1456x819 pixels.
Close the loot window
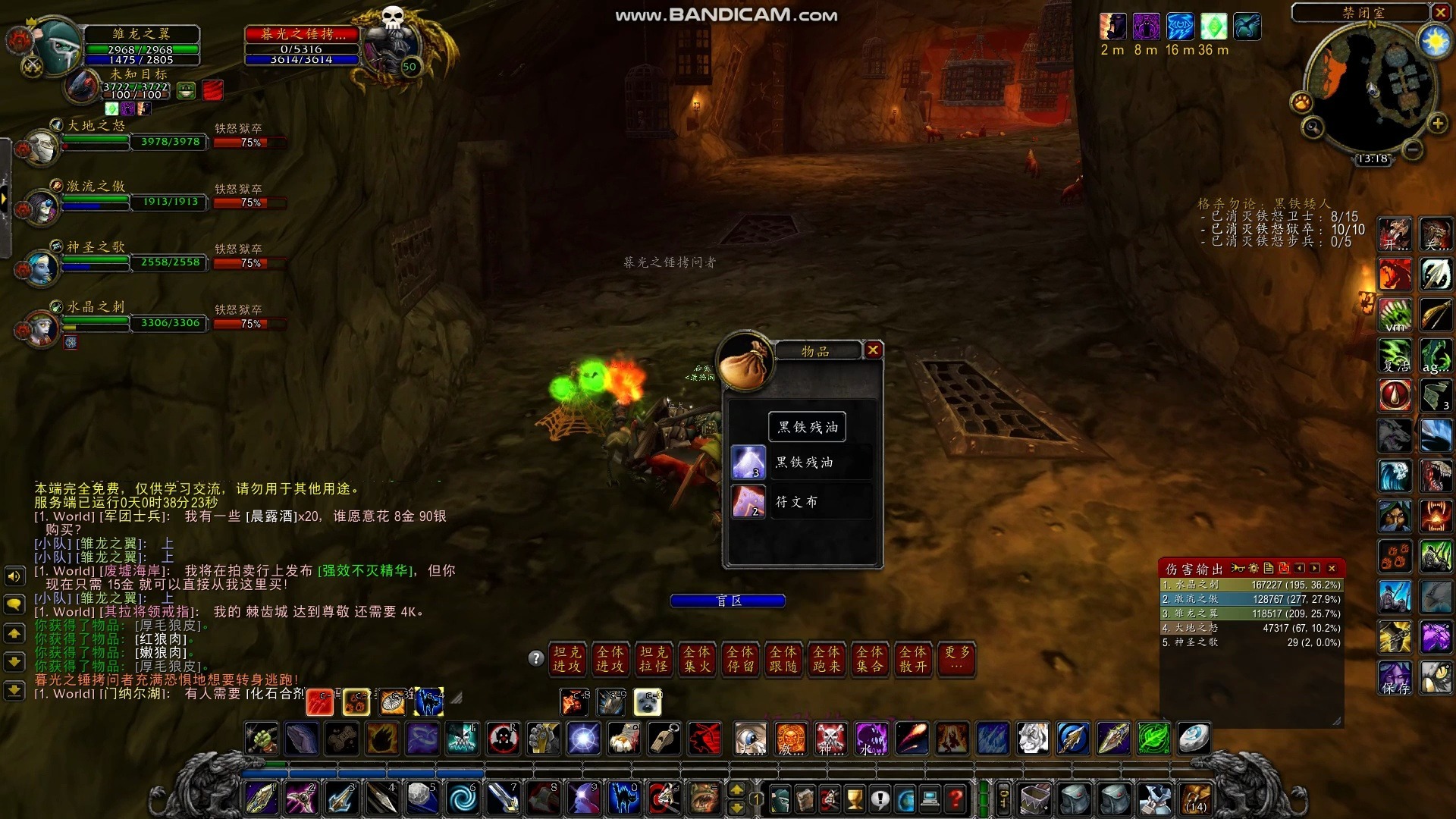tap(873, 350)
